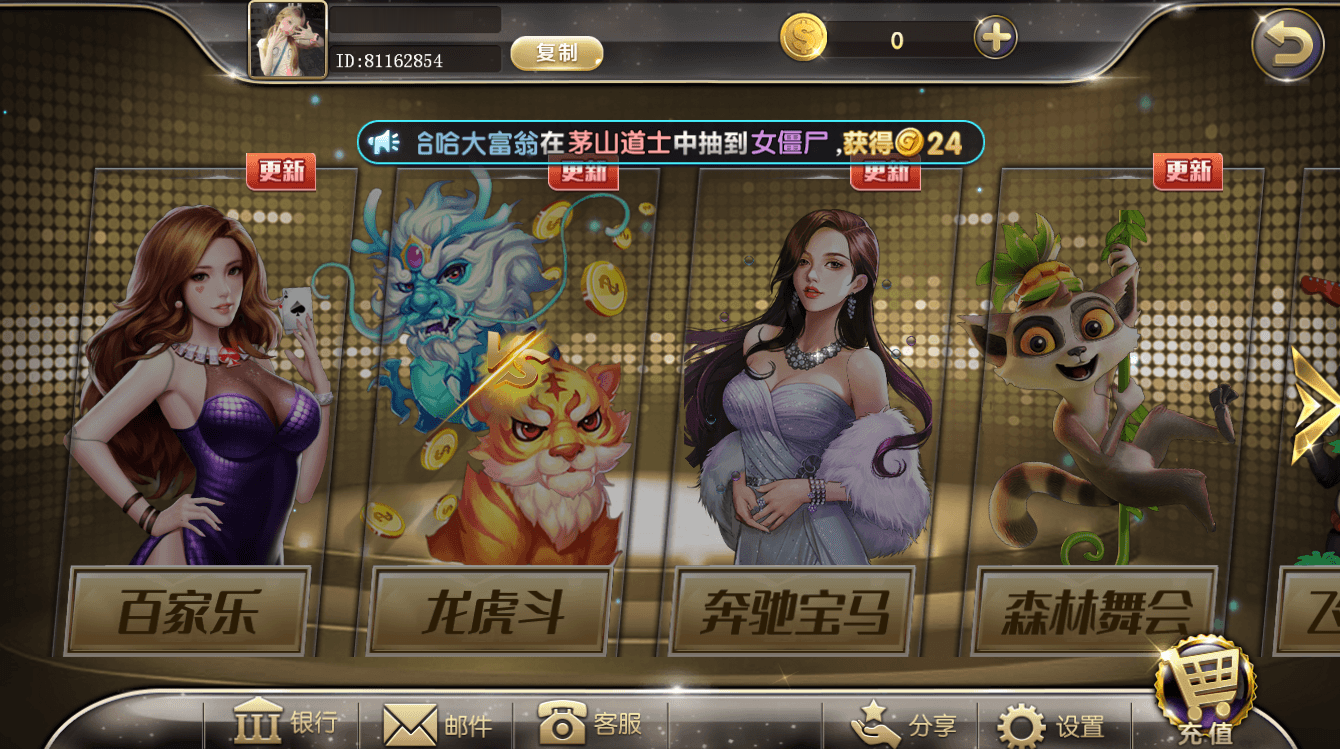Click the gold coin balance icon

coord(802,38)
